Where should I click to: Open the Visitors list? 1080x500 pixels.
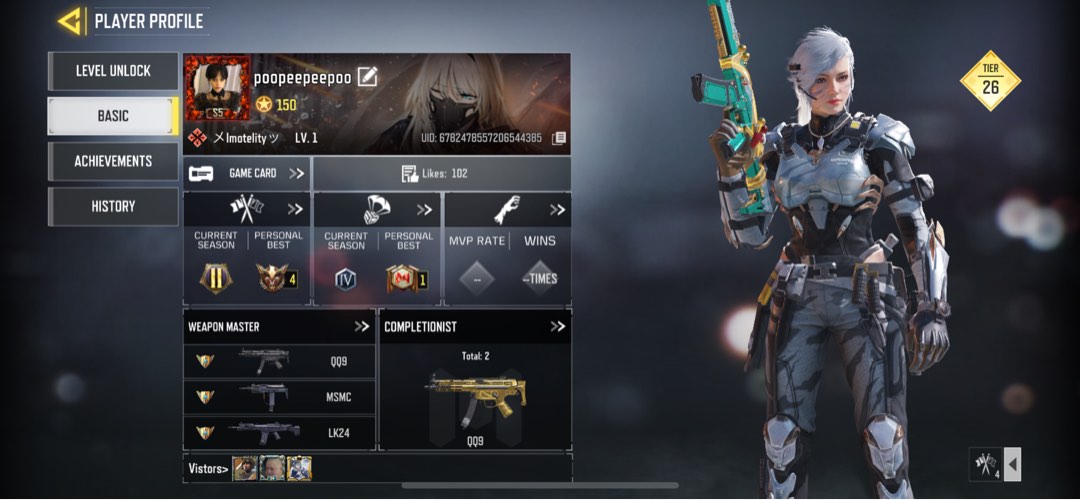208,468
